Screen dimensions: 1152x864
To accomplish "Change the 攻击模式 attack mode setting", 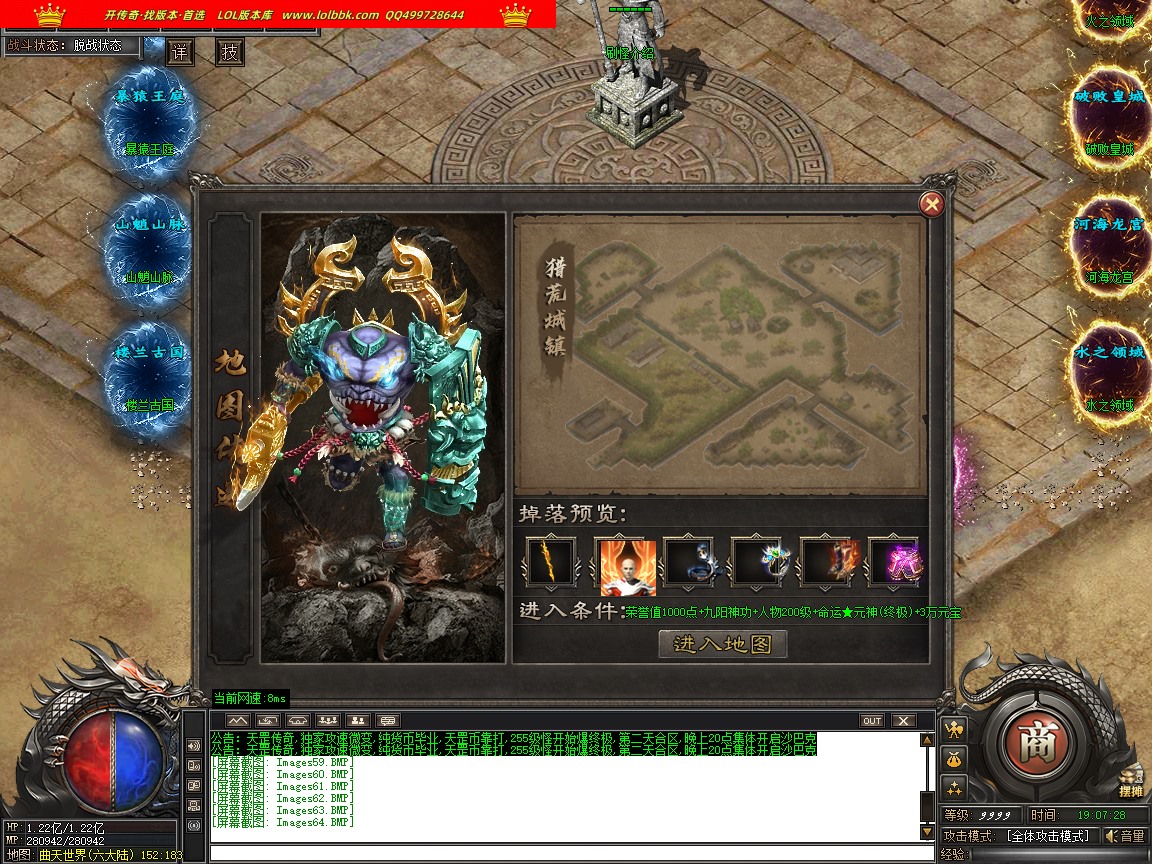I will tap(1052, 836).
